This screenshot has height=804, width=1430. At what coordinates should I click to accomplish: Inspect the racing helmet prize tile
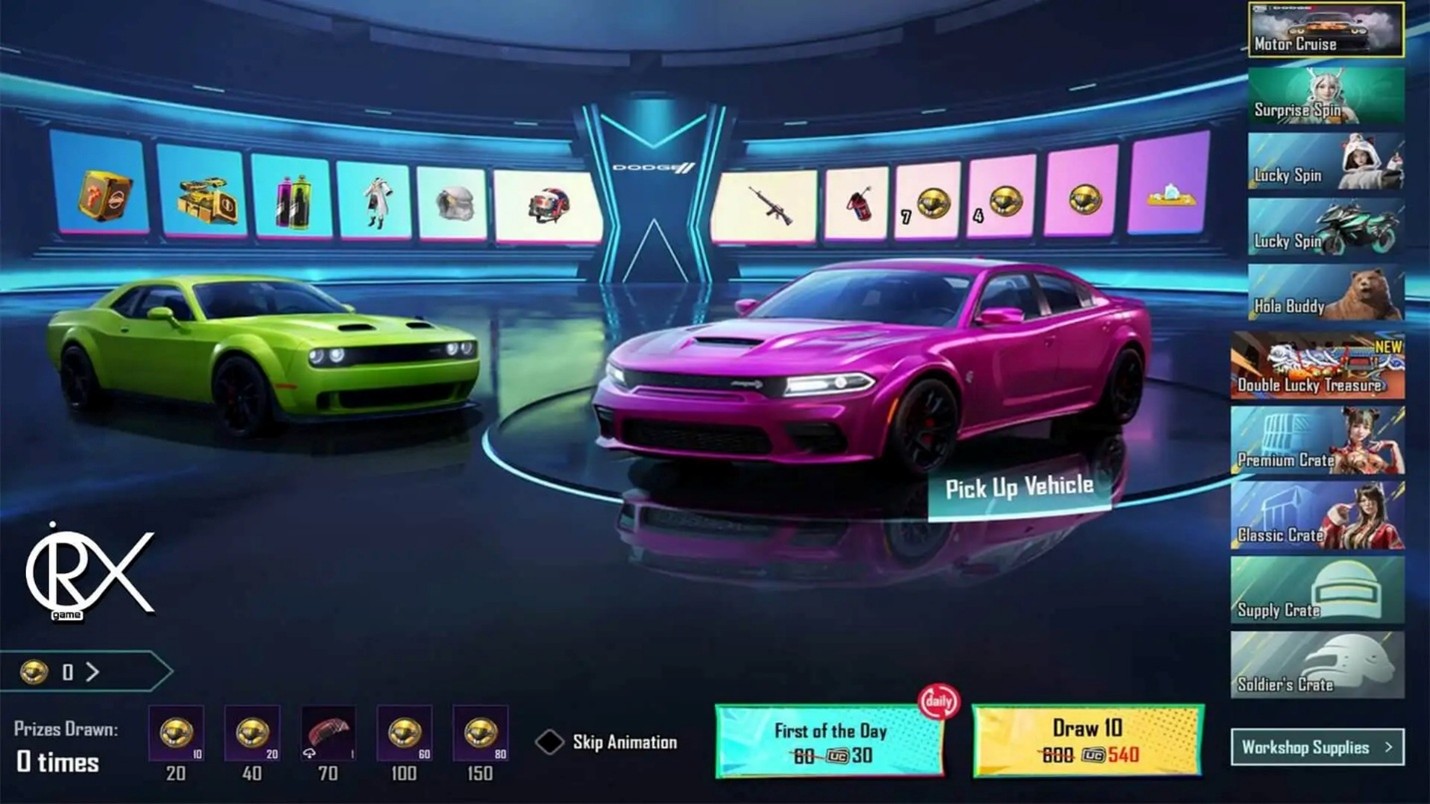coord(546,206)
